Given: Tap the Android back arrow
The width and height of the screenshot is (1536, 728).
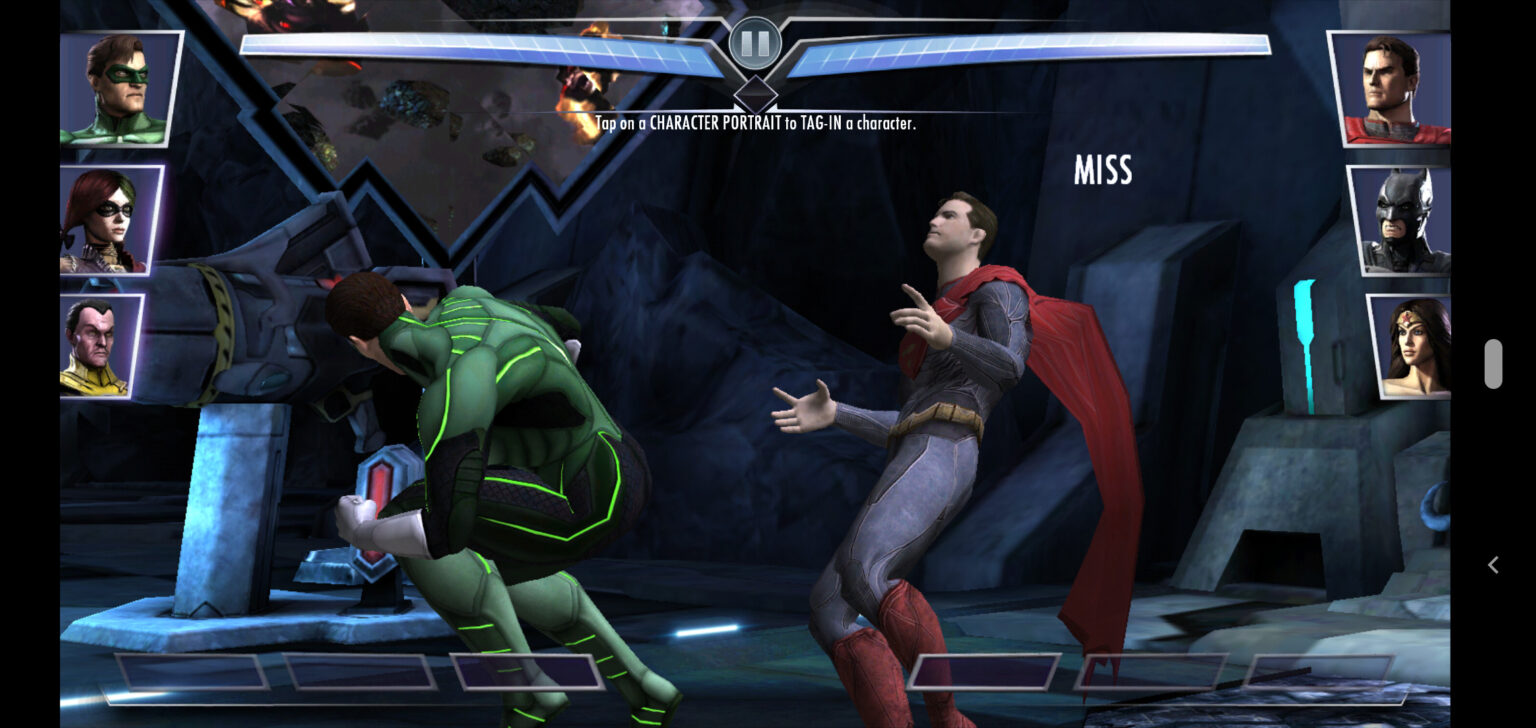Looking at the screenshot, I should [x=1493, y=565].
